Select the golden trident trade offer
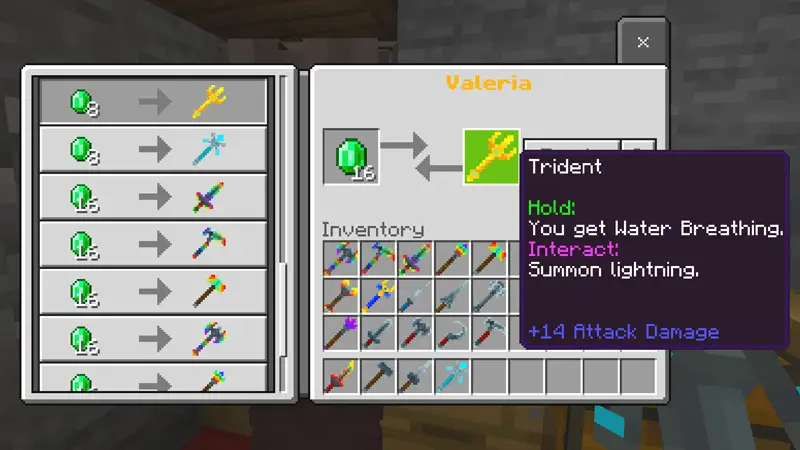The height and width of the screenshot is (450, 800). (x=153, y=101)
